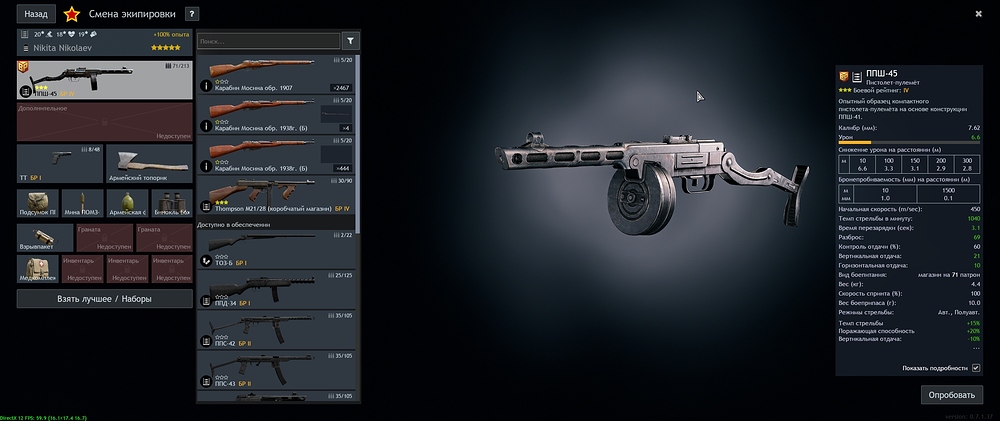This screenshot has height=421, width=1000.
Task: Toggle the Показать подробности checkbox
Action: (x=976, y=368)
